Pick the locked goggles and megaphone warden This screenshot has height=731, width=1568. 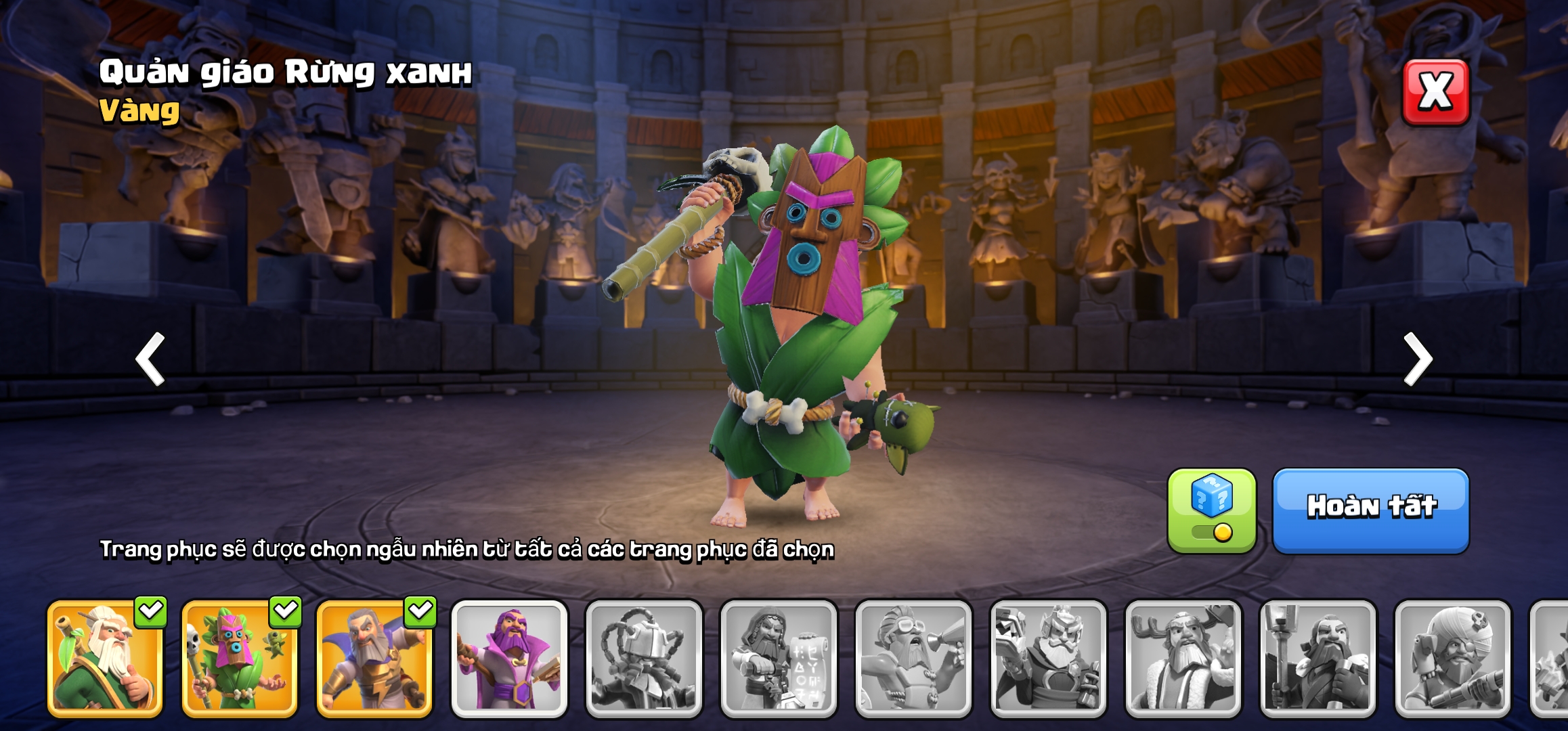(x=913, y=658)
